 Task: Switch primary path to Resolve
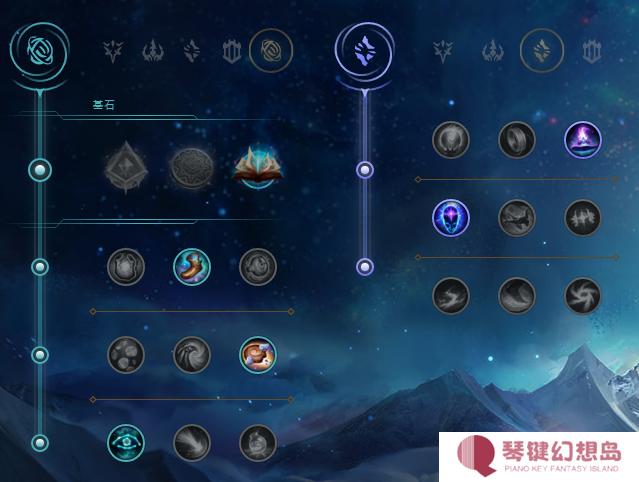click(x=233, y=50)
